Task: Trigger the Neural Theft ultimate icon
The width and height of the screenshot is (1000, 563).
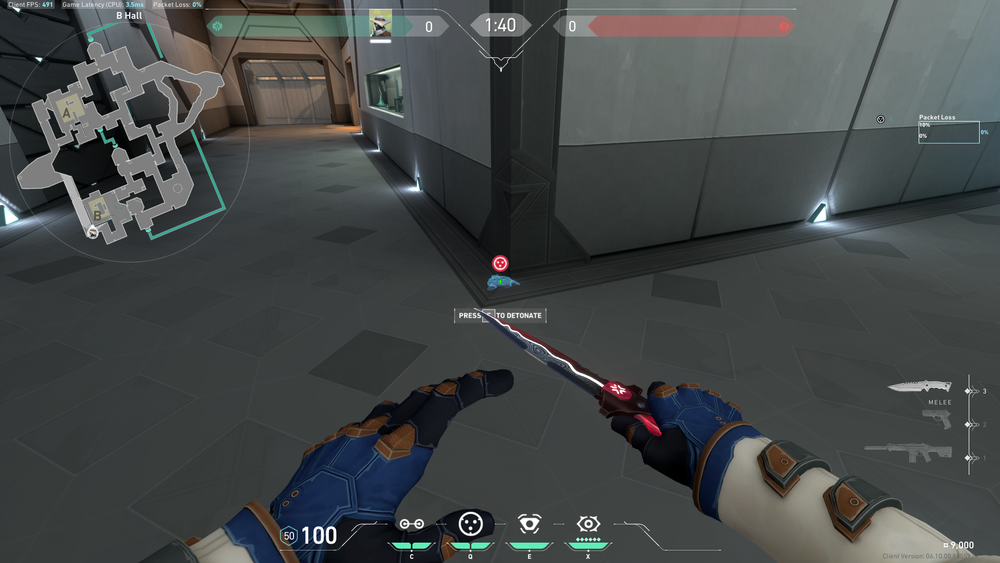Action: pyautogui.click(x=588, y=523)
